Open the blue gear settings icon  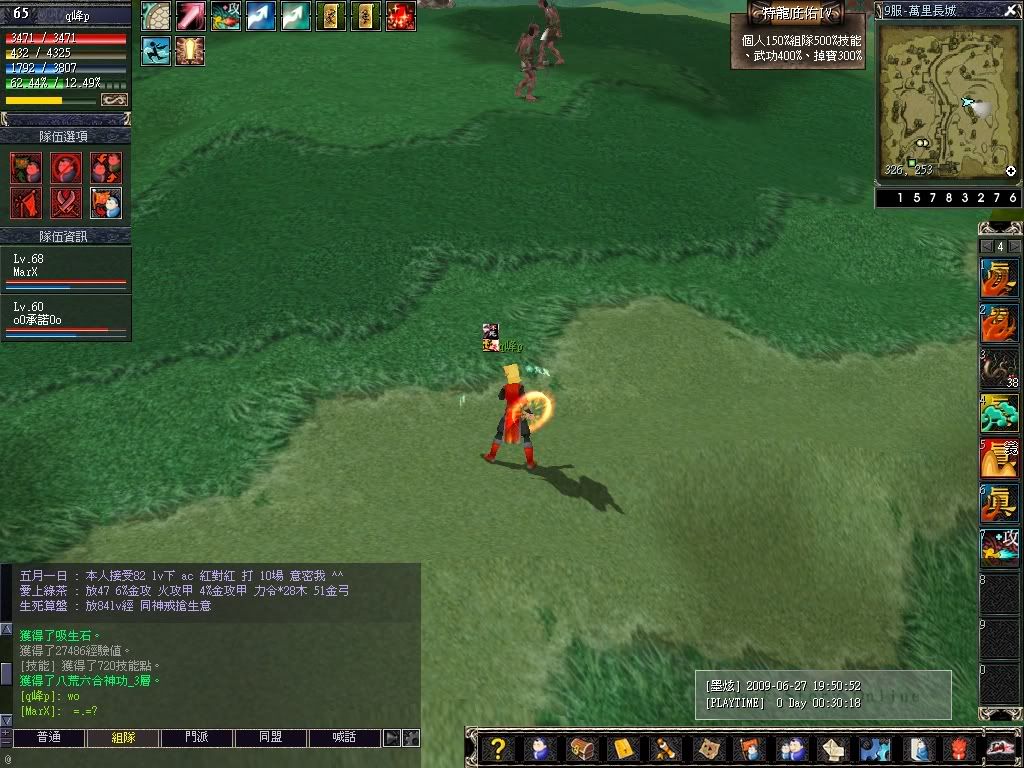(874, 748)
